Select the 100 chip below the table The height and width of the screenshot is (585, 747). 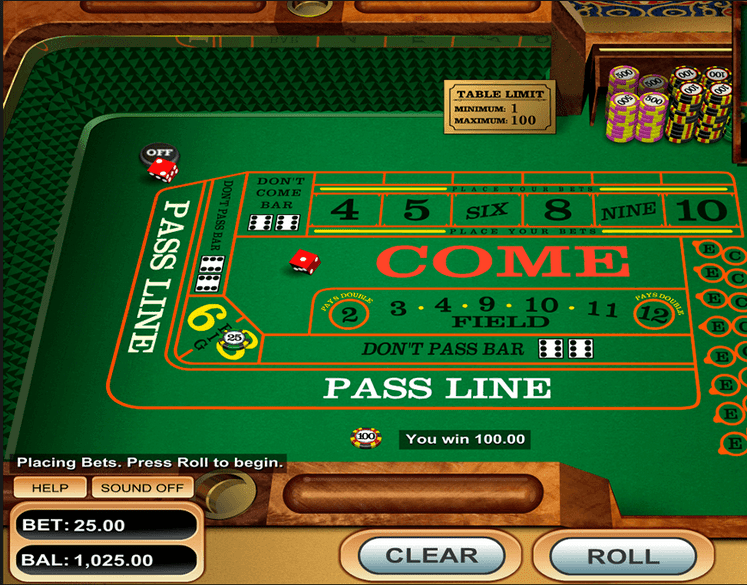click(x=366, y=437)
